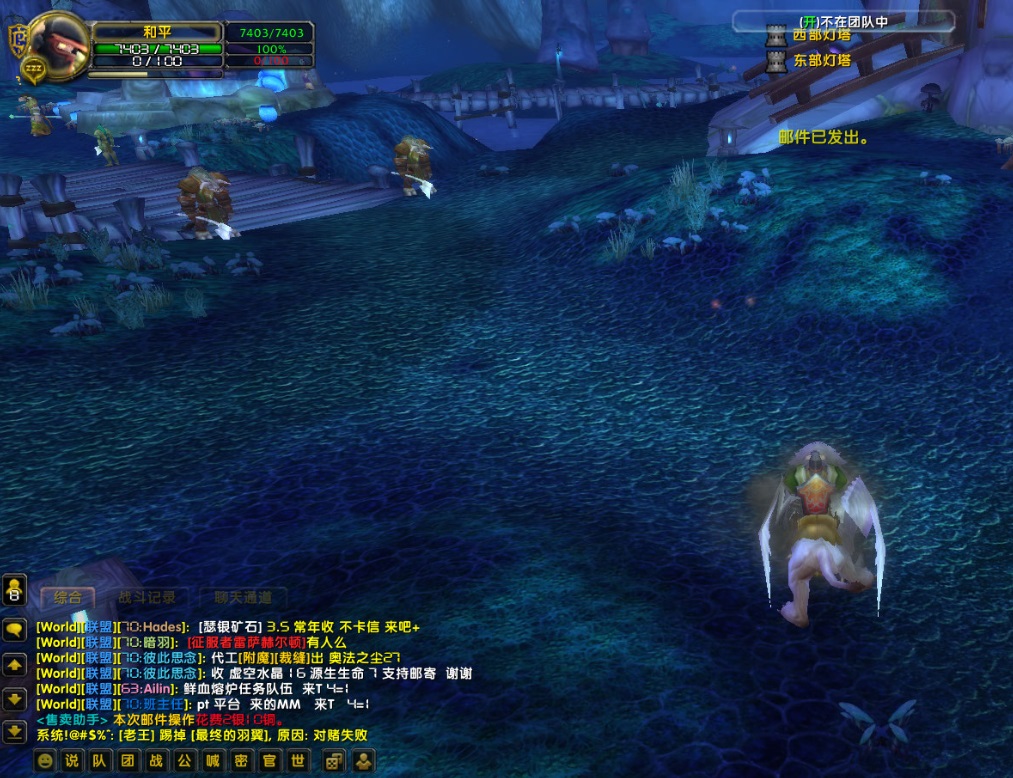Open the 不在团队中 raid status bar
This screenshot has width=1013, height=778.
(843, 20)
